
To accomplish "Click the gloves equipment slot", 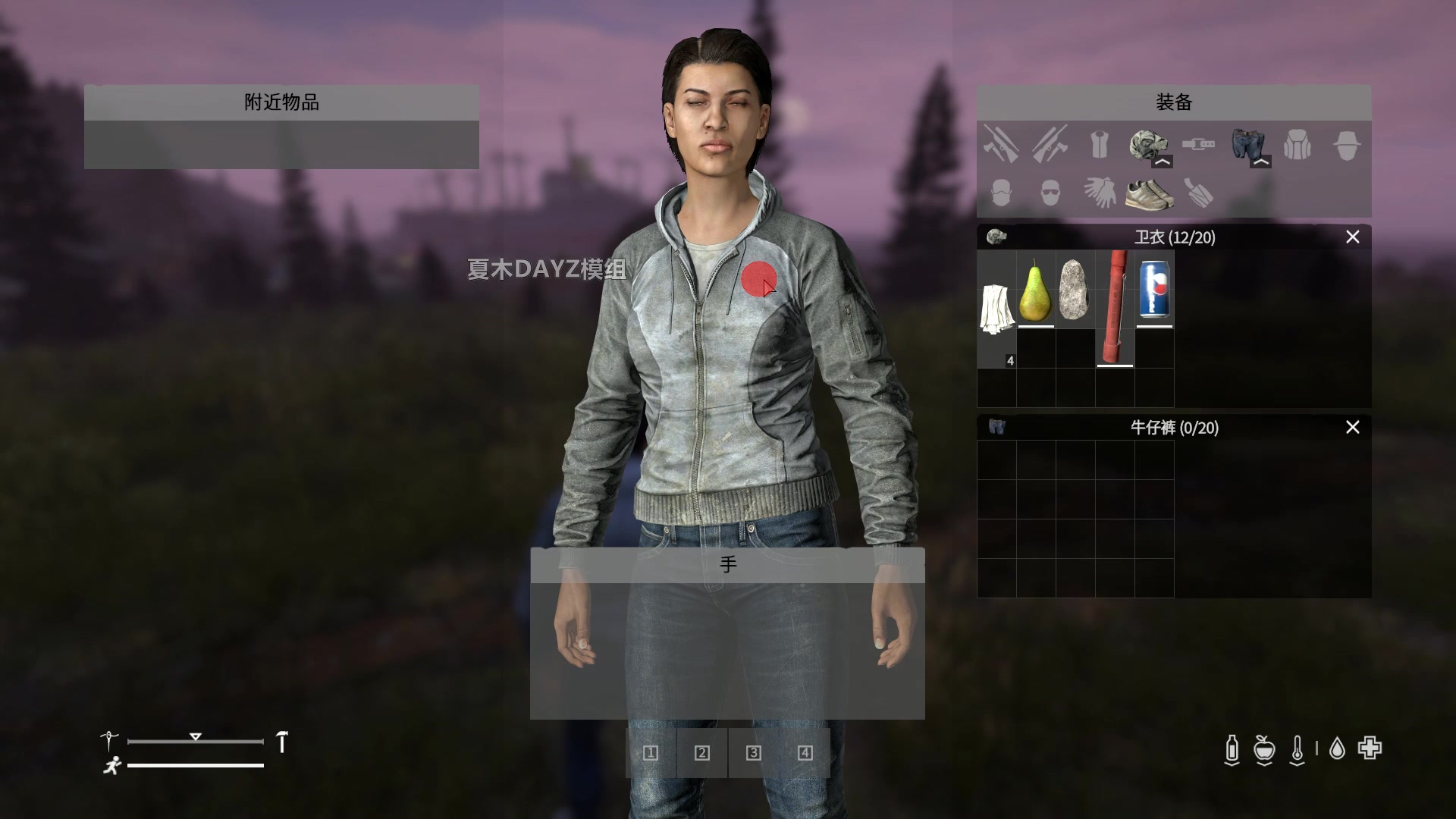I will (x=1100, y=192).
